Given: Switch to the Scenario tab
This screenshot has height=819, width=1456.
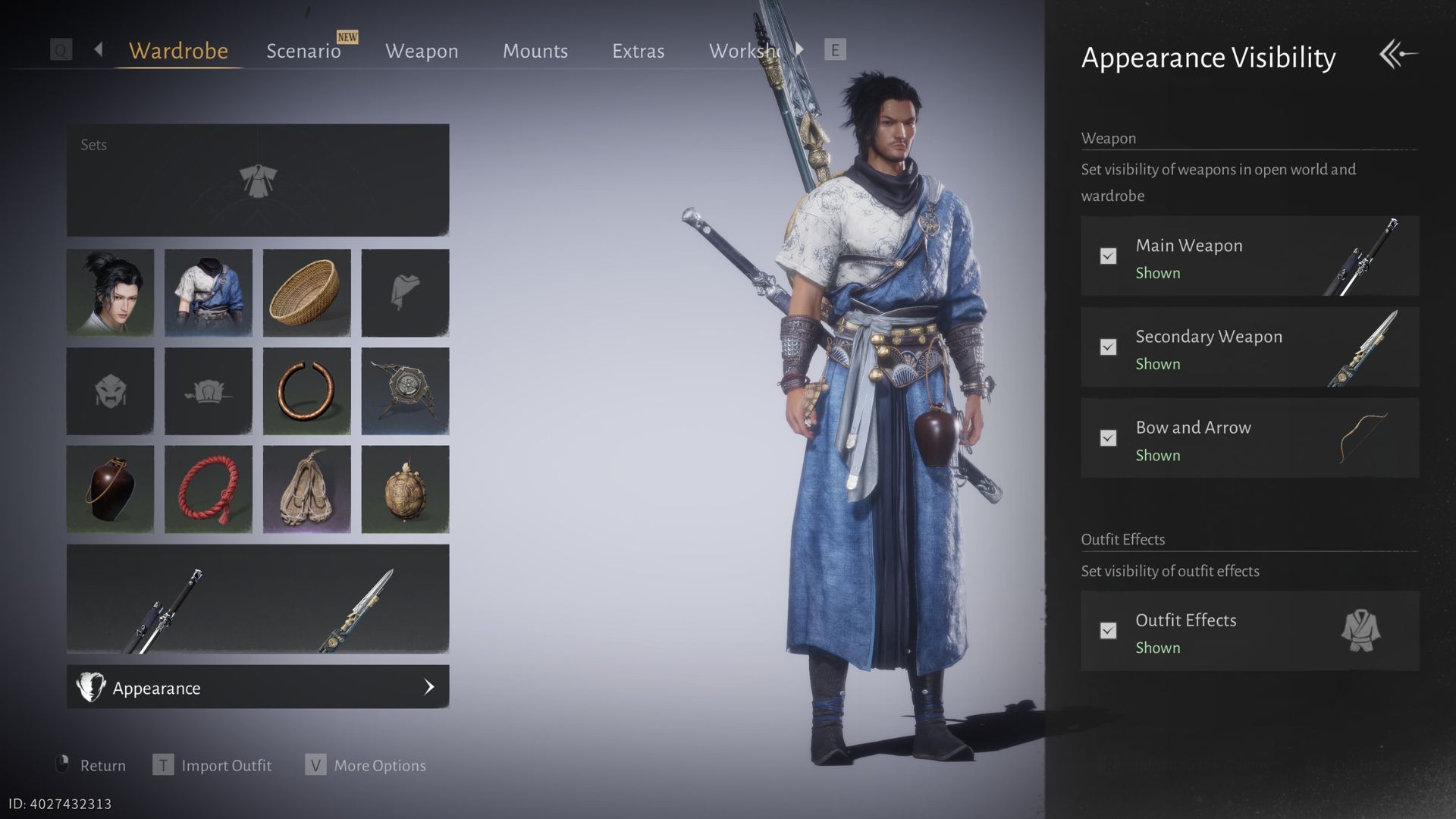Looking at the screenshot, I should click(x=303, y=51).
